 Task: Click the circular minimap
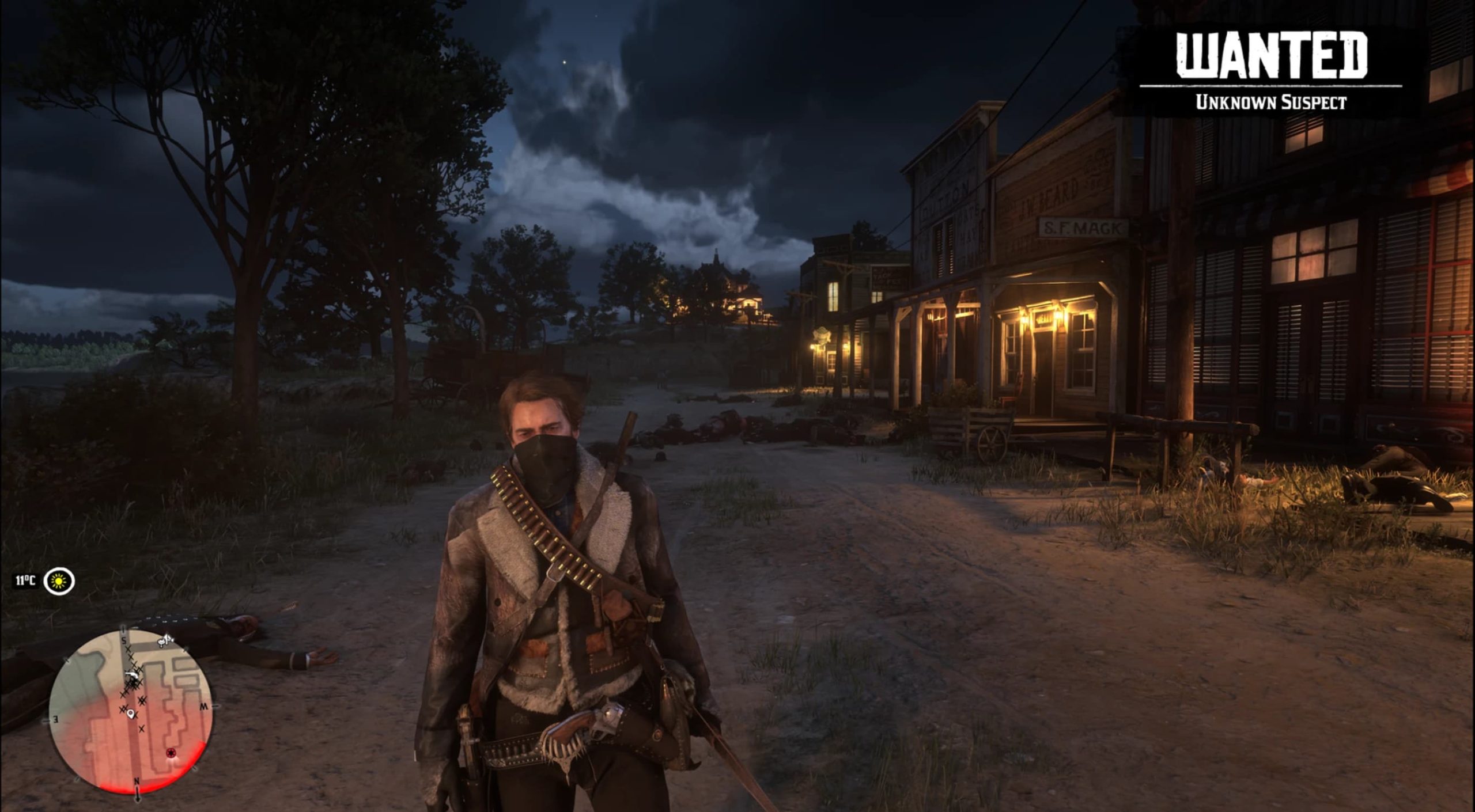(x=131, y=711)
